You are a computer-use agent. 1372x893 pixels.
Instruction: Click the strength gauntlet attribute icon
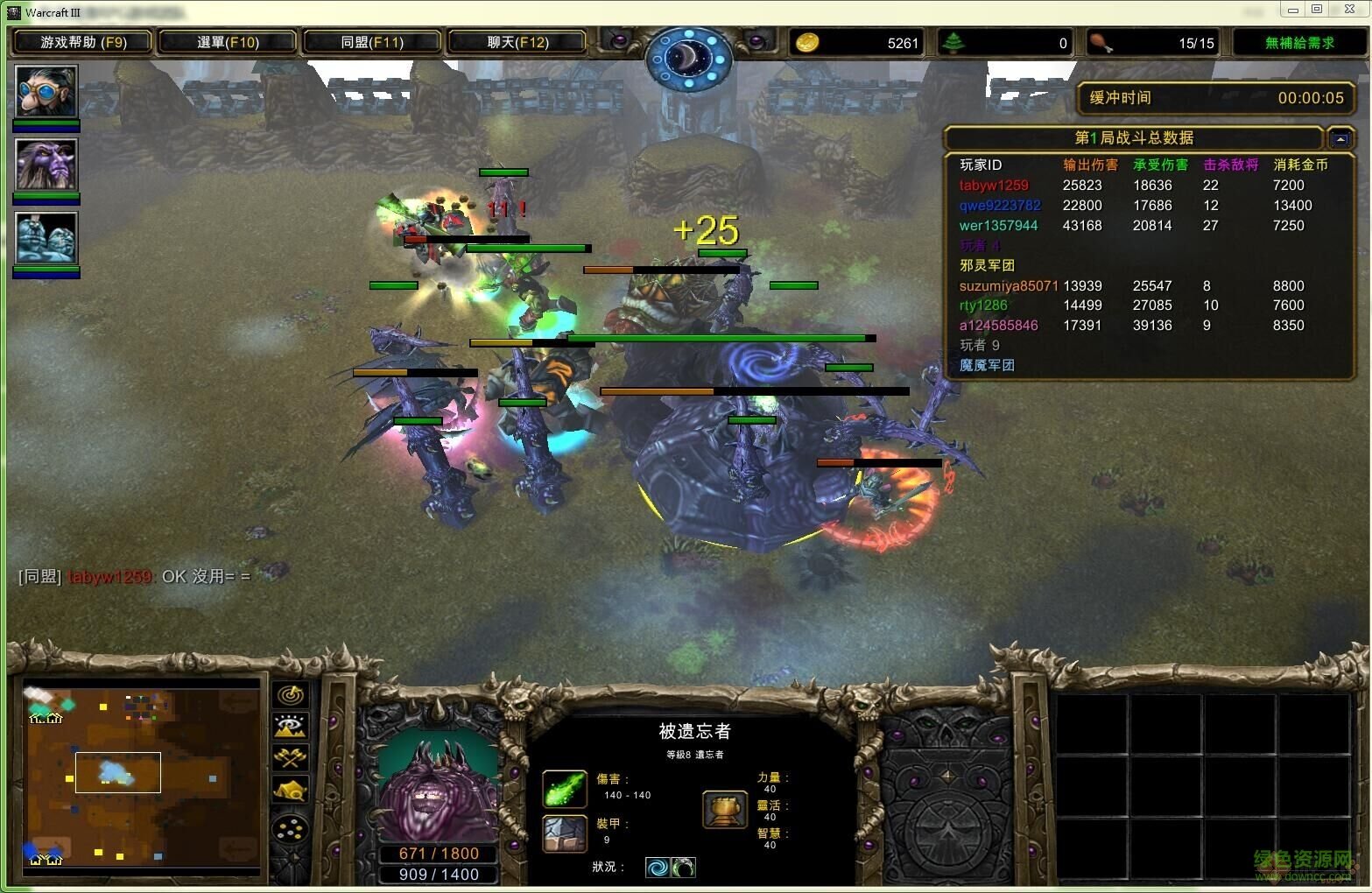coord(725,809)
